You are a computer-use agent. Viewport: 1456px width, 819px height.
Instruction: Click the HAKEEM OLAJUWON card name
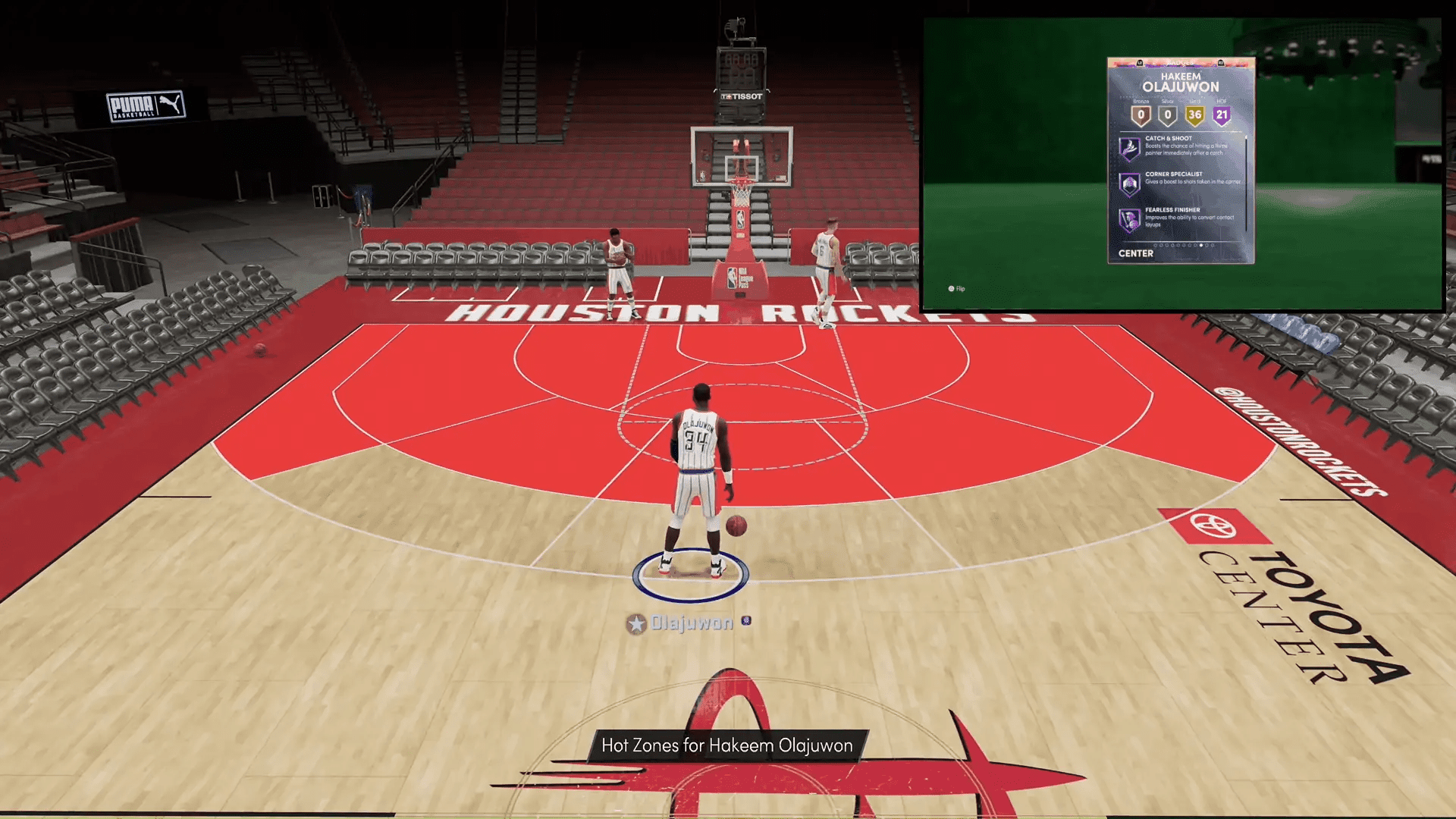point(1181,82)
